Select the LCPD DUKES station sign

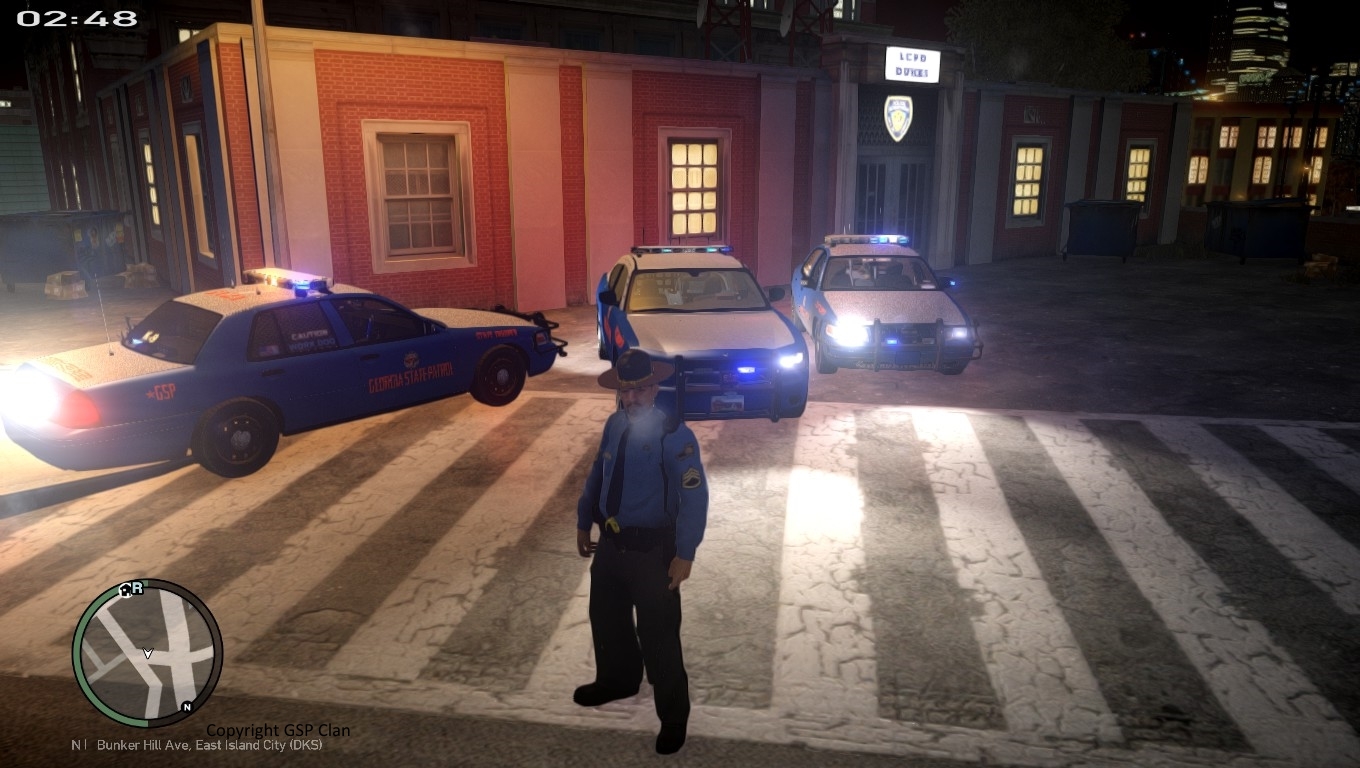click(x=911, y=63)
